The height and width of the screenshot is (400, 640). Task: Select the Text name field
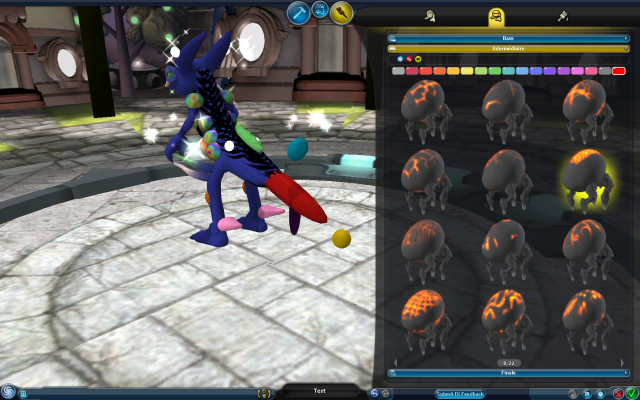click(x=320, y=391)
